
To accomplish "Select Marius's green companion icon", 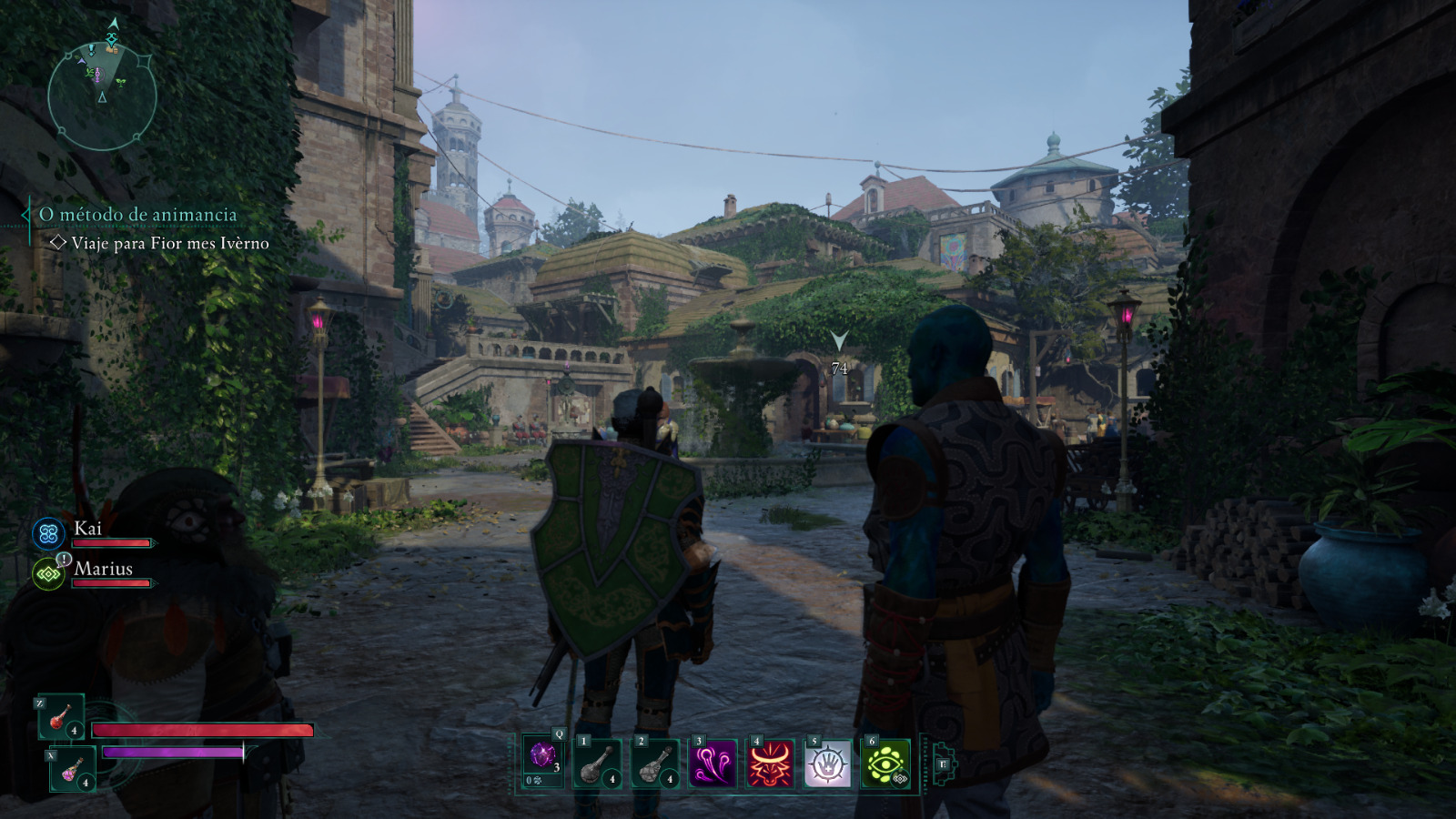I will pos(48,574).
